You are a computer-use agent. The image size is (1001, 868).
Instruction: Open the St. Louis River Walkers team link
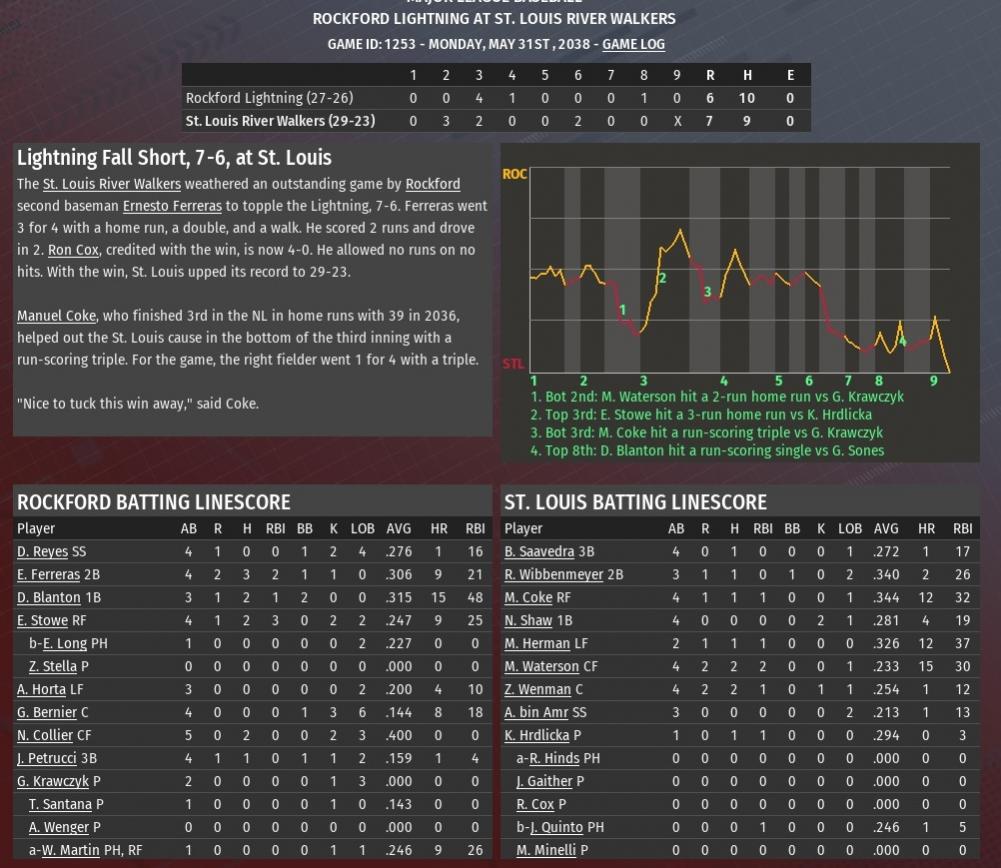(111, 184)
